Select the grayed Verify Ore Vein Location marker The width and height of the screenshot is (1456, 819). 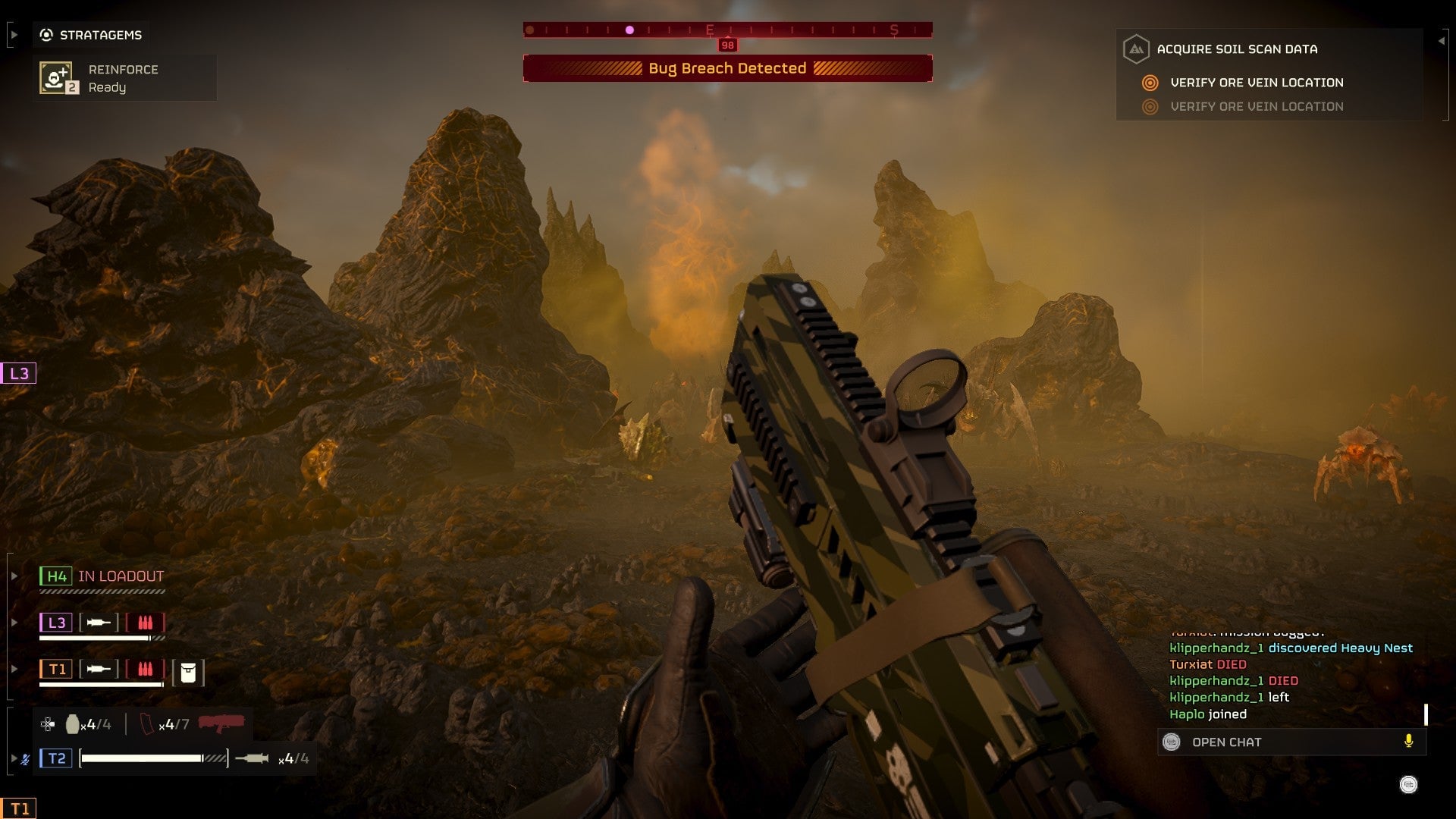tap(1150, 106)
